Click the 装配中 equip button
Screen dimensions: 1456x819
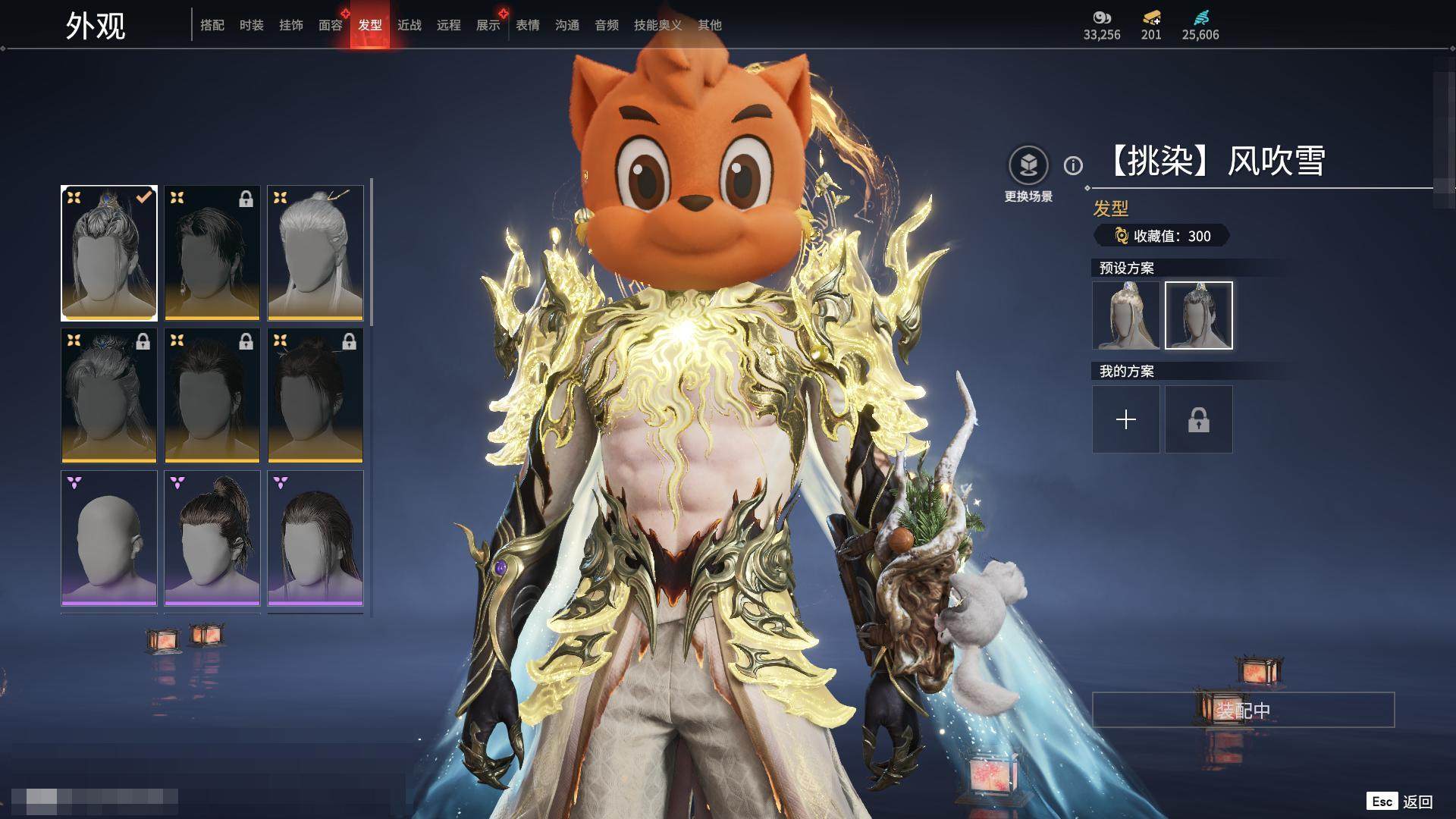[x=1243, y=710]
